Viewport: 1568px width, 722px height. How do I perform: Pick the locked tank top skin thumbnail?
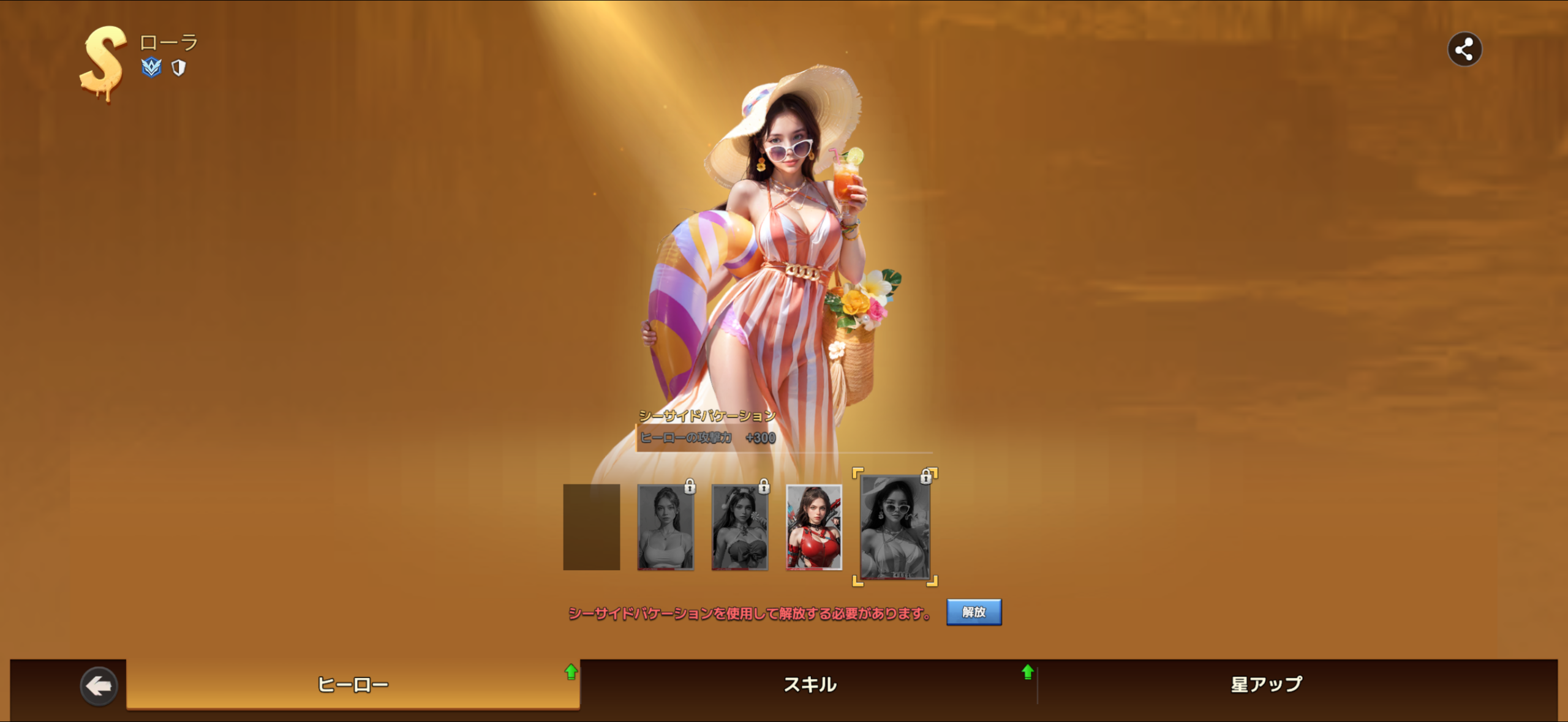click(x=665, y=527)
